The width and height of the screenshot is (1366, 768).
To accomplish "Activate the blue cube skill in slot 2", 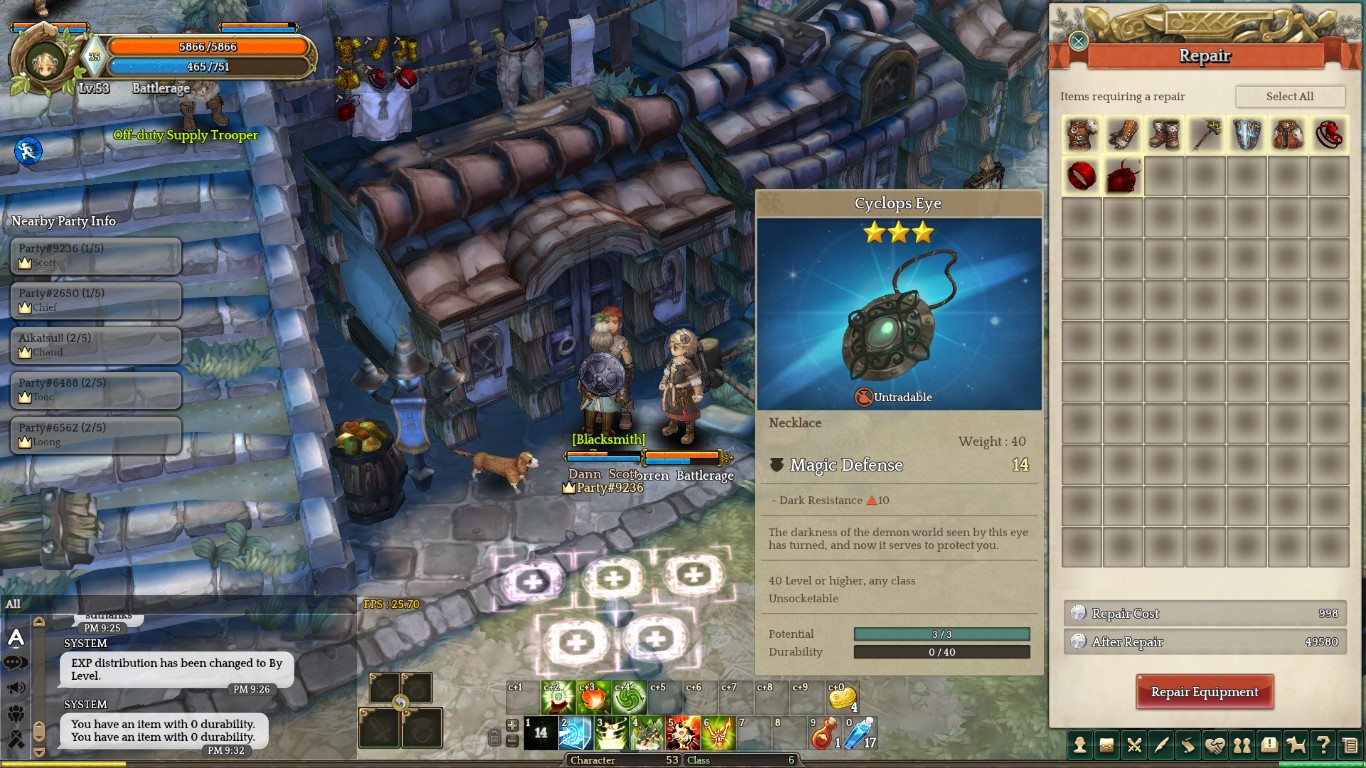I will [x=575, y=734].
